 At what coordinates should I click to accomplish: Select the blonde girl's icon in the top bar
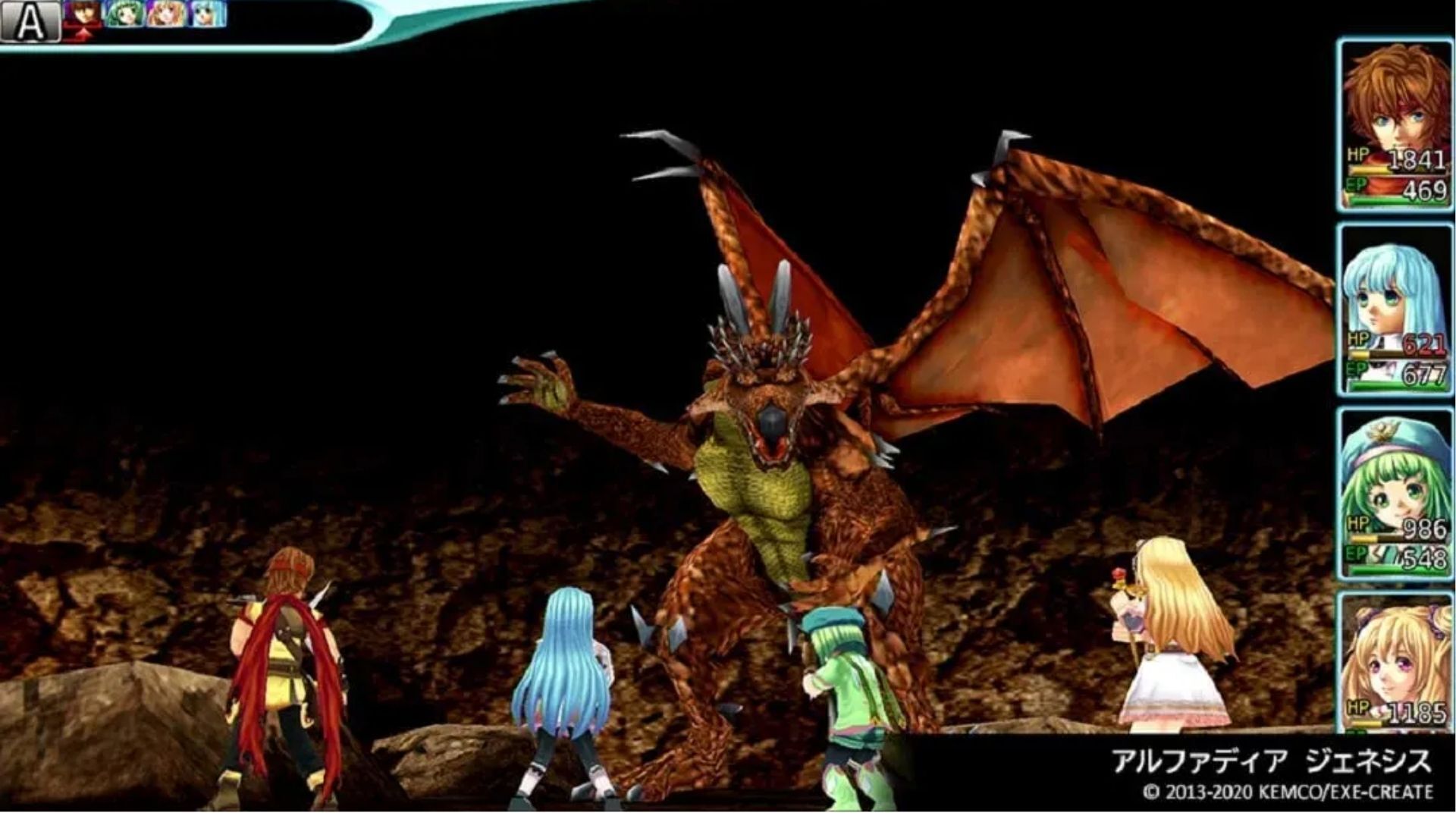[165, 14]
